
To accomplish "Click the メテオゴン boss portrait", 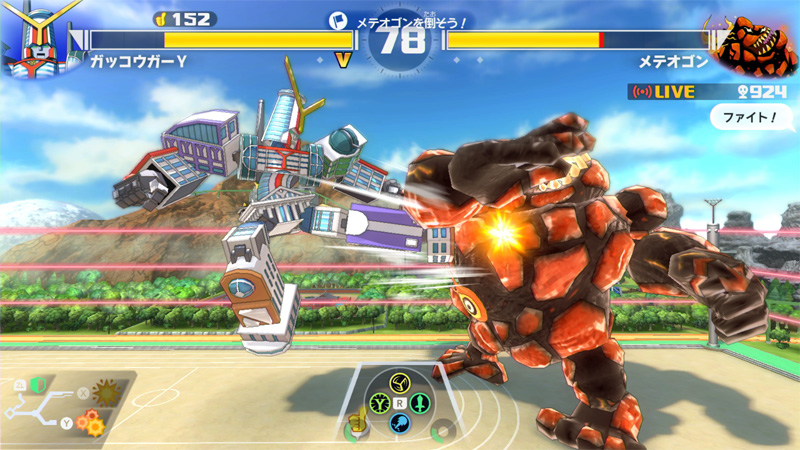I will [x=757, y=44].
